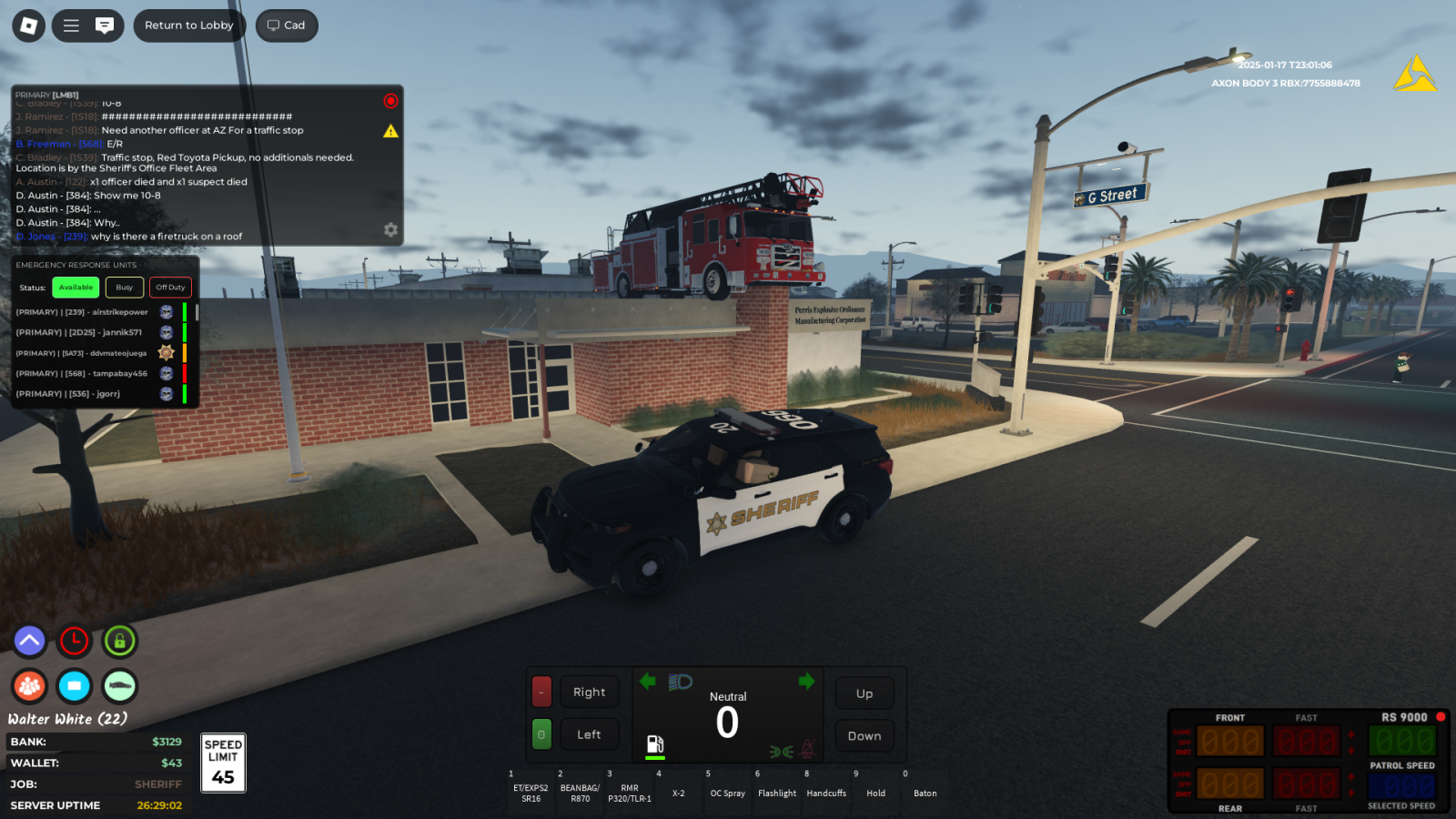Toggle the green vehicle lock icon
1456x819 pixels.
119,641
